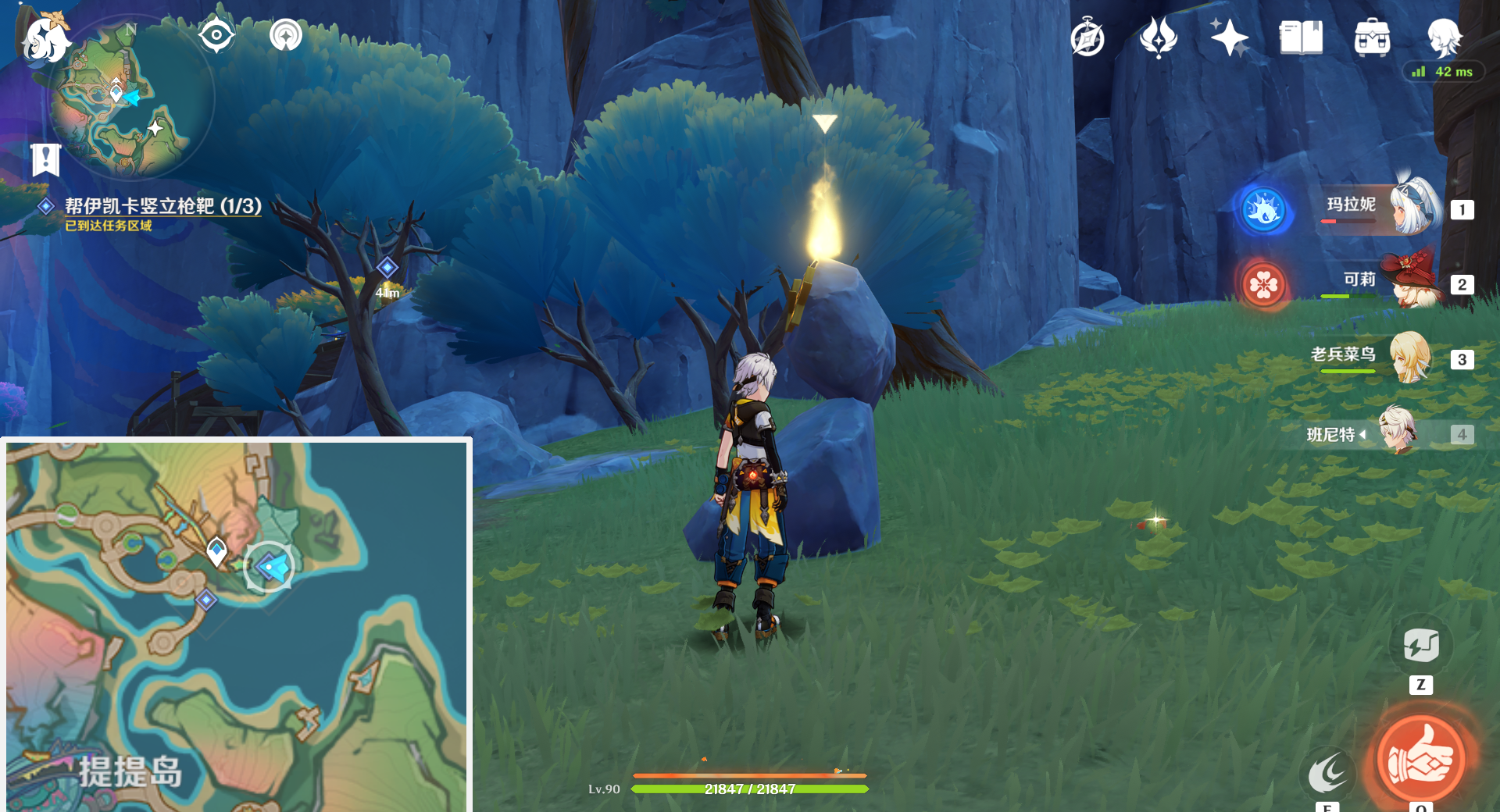The image size is (1500, 812).
Task: Open the Paimon menu icon
Action: (x=45, y=37)
